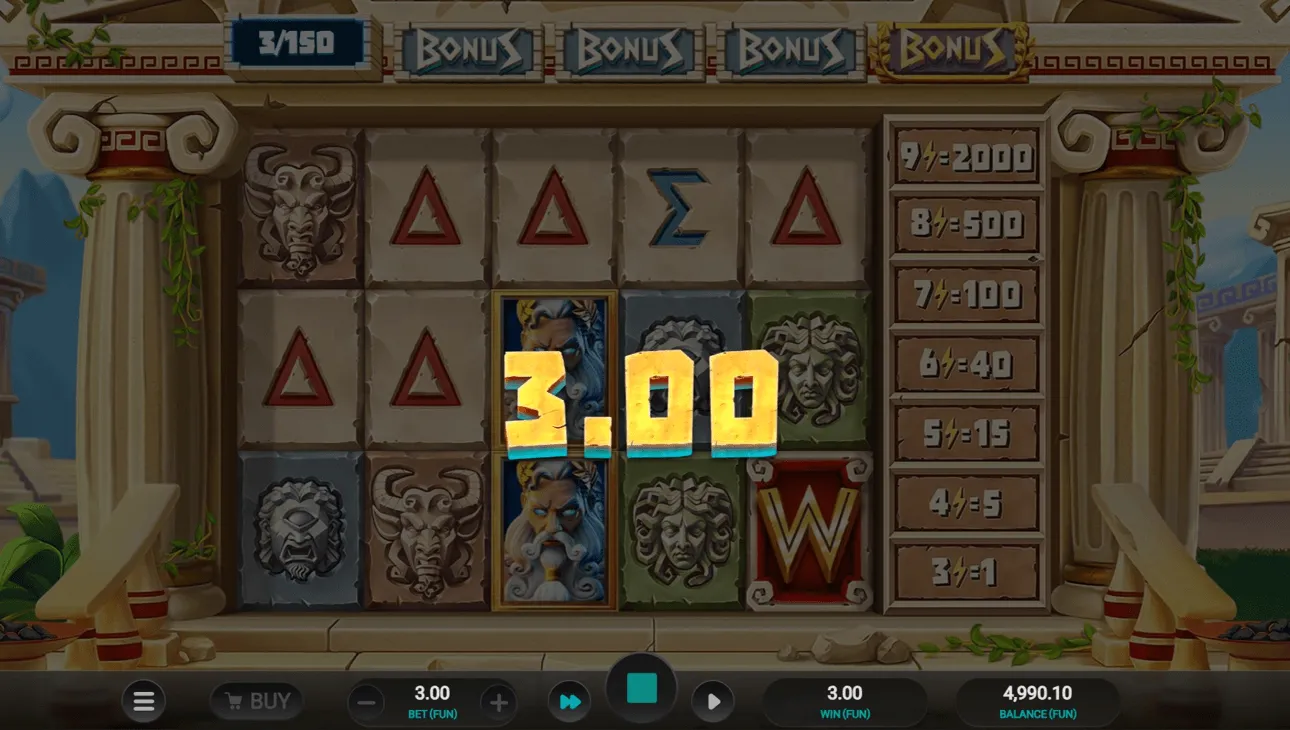1290x730 pixels.
Task: Activate the turbo spin double-arrow icon
Action: [x=568, y=700]
